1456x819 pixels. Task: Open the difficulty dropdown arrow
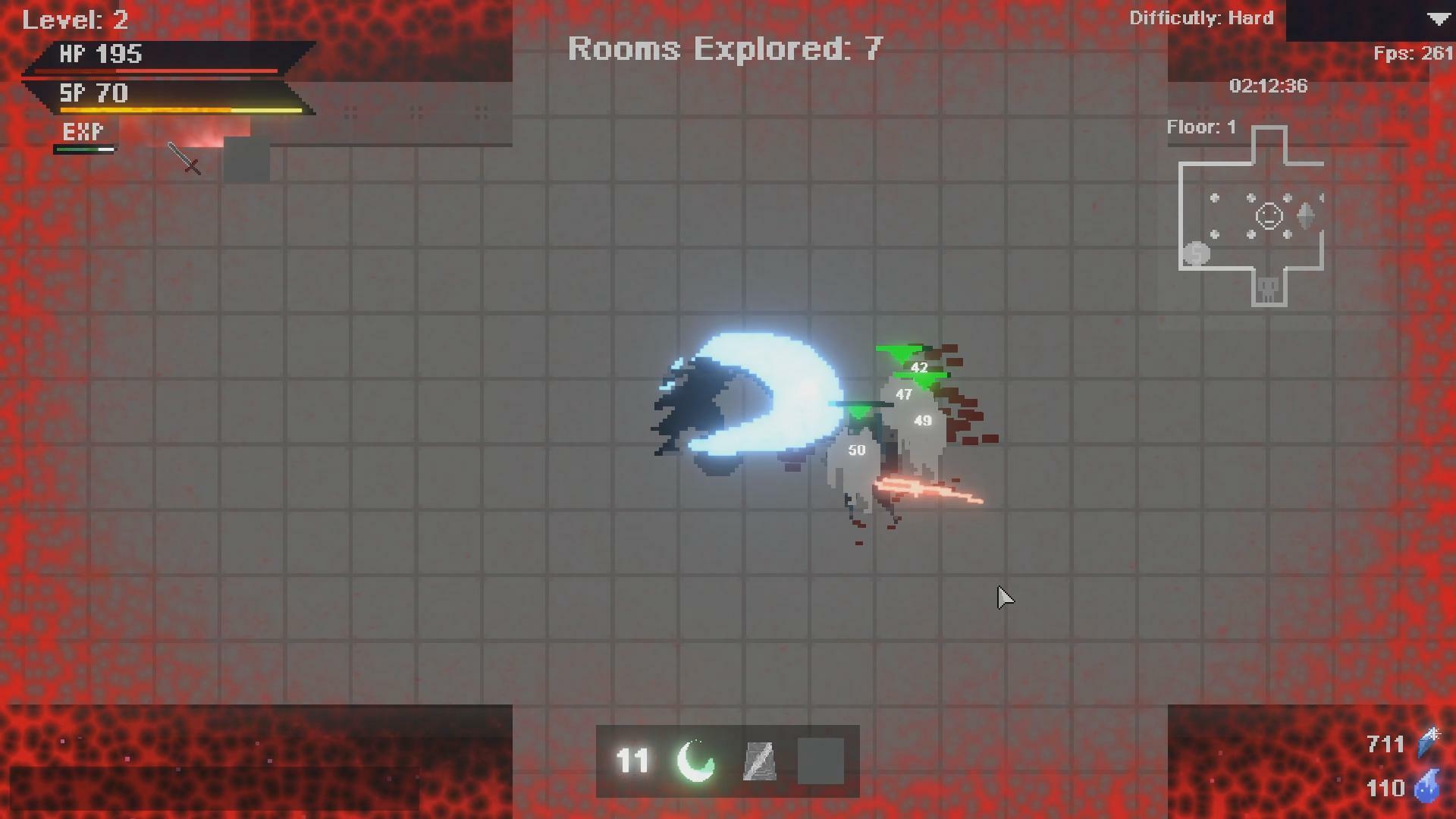coord(1440,19)
